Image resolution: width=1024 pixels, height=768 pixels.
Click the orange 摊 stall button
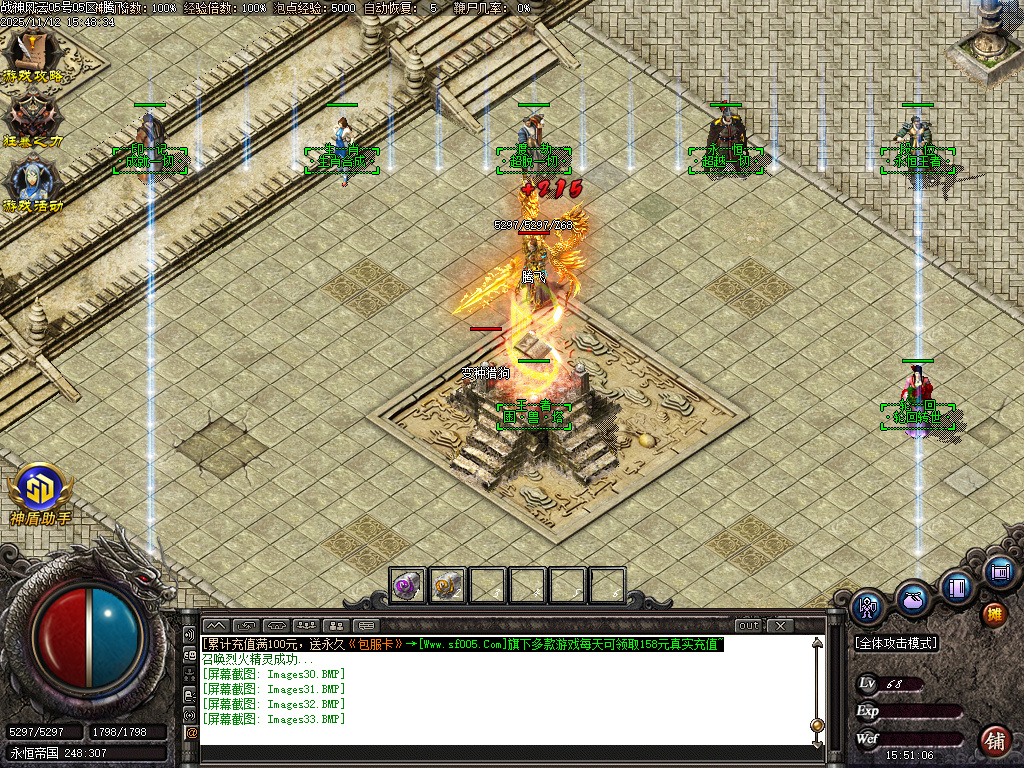click(994, 614)
